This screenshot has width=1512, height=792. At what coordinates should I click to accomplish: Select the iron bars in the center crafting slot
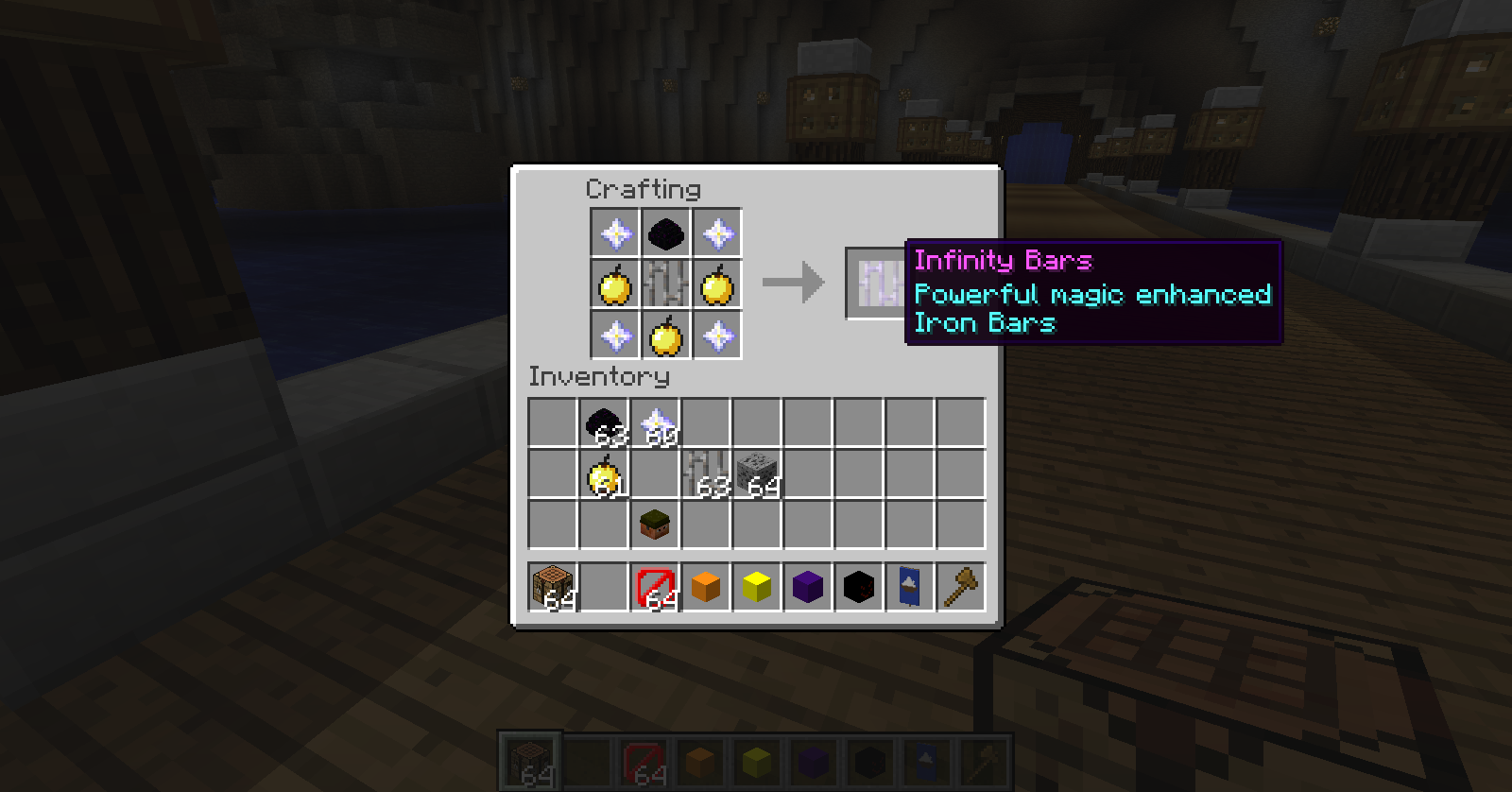tap(665, 285)
